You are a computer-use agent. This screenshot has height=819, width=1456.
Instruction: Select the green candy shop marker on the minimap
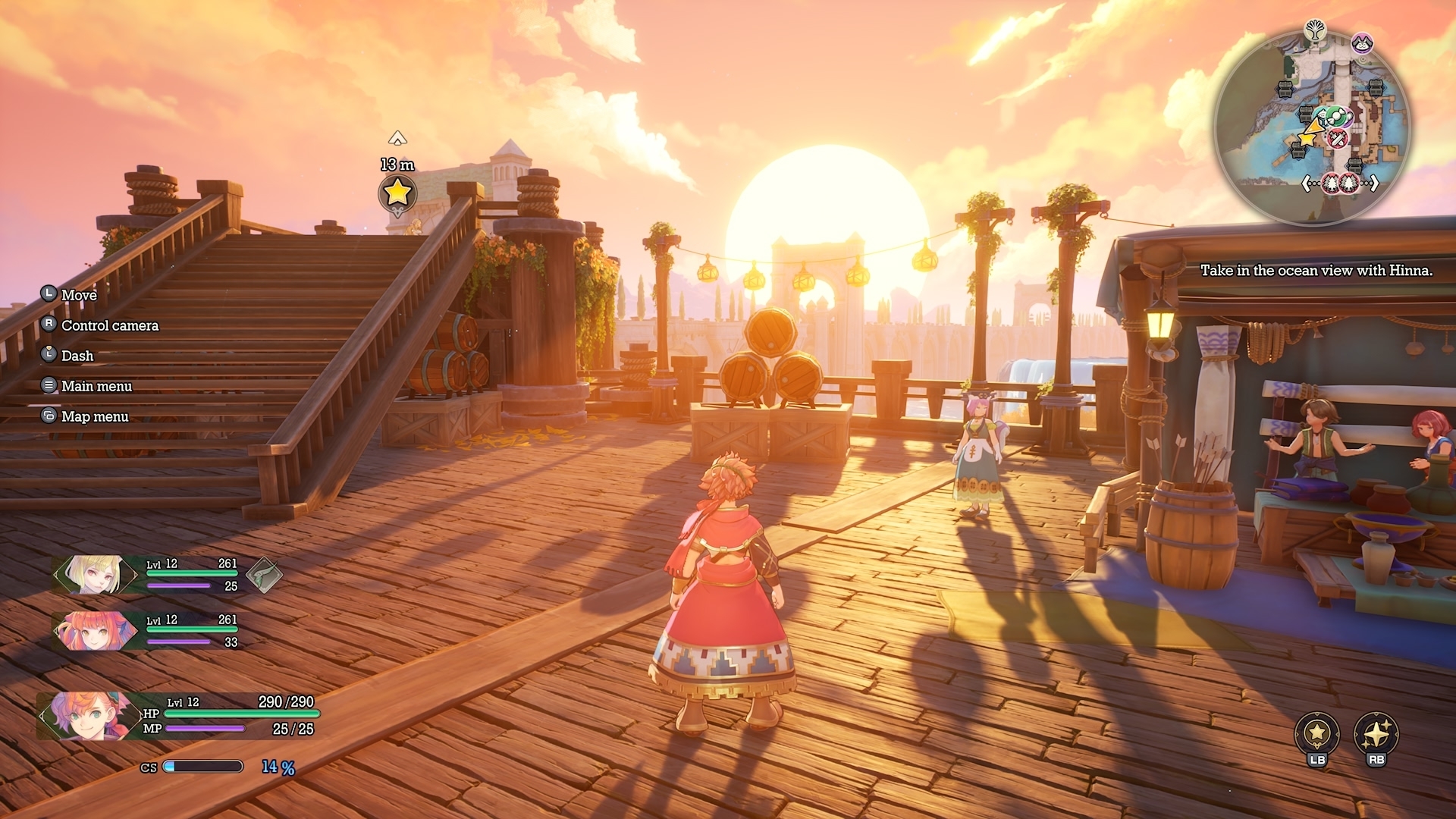1334,118
